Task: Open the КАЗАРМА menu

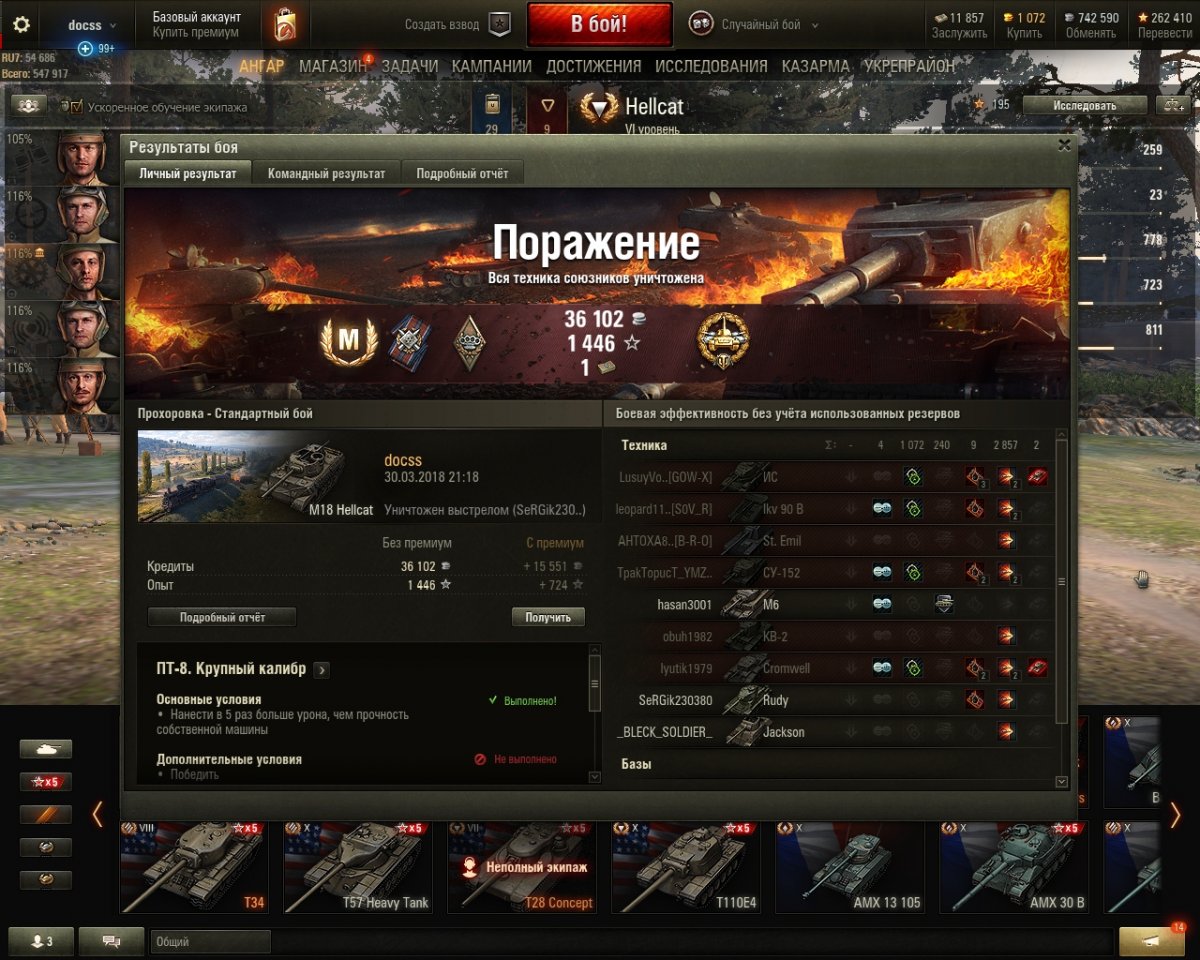Action: (815, 66)
